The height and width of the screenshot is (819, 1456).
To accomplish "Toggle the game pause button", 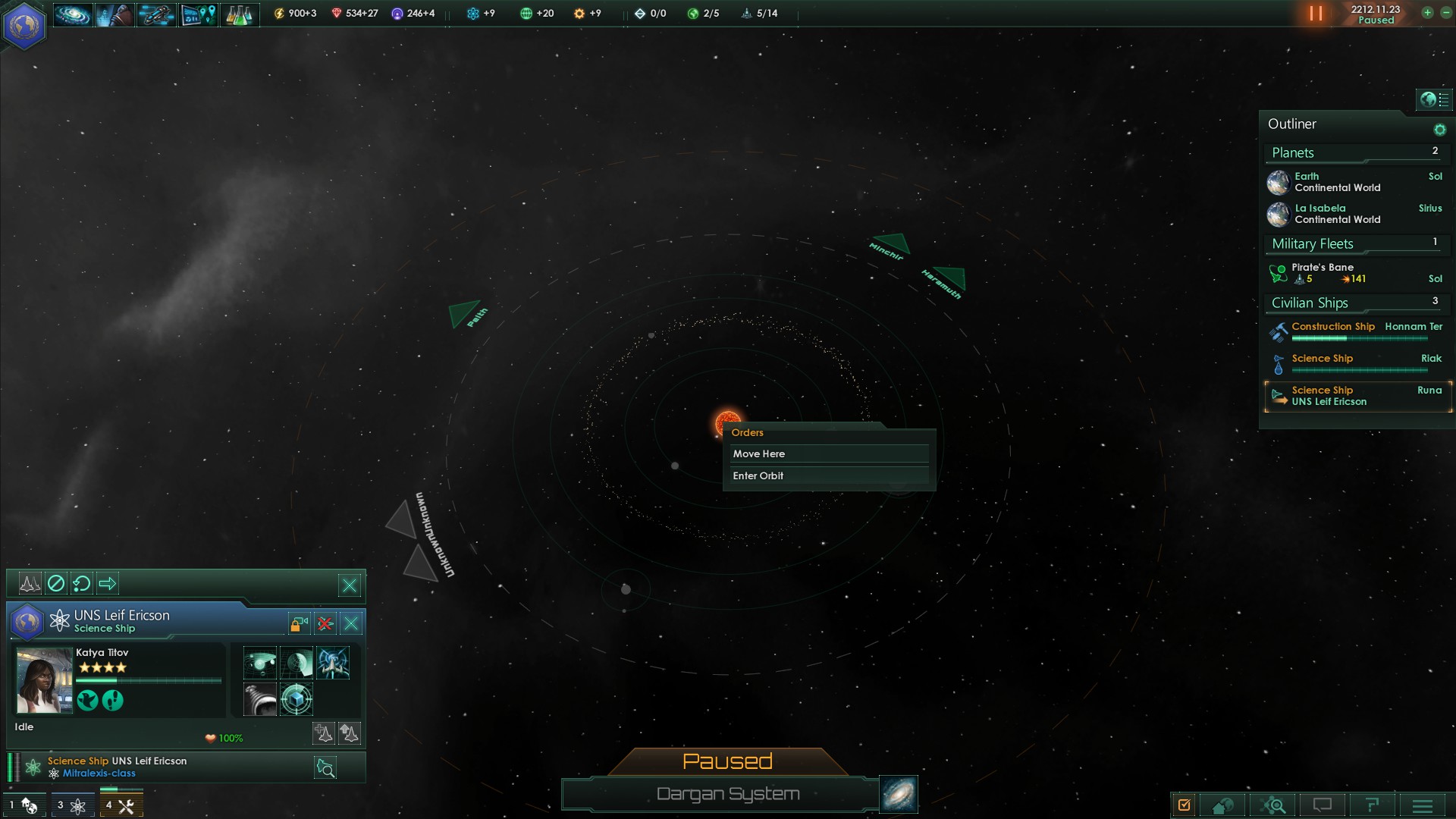I will pos(1316,14).
